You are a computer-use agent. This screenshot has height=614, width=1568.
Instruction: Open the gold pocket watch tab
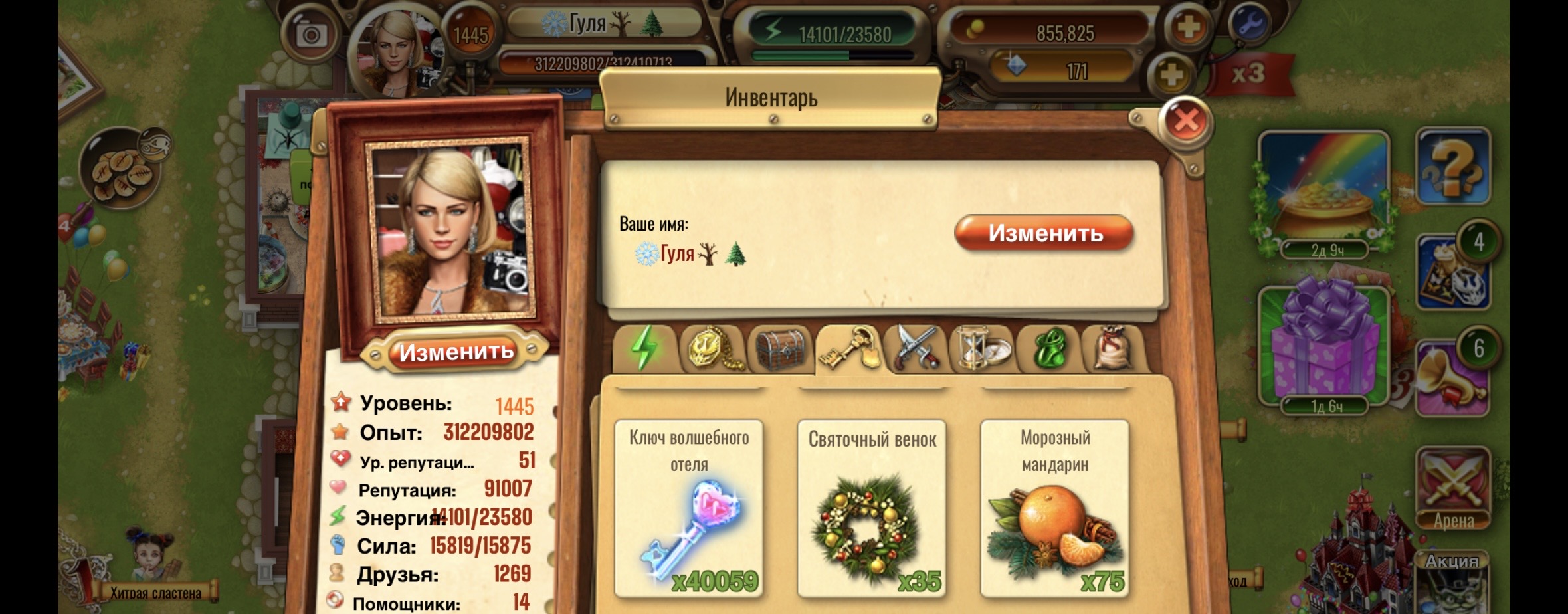713,348
